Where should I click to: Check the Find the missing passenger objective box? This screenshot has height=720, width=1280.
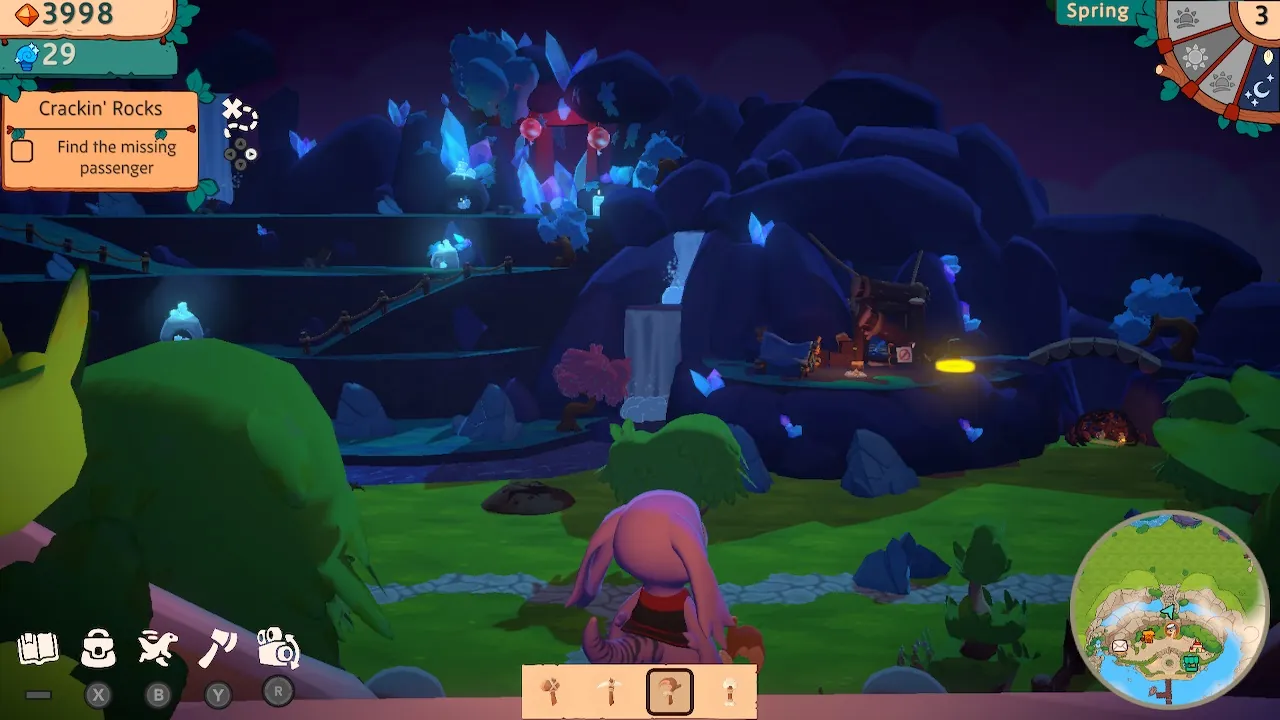click(24, 151)
